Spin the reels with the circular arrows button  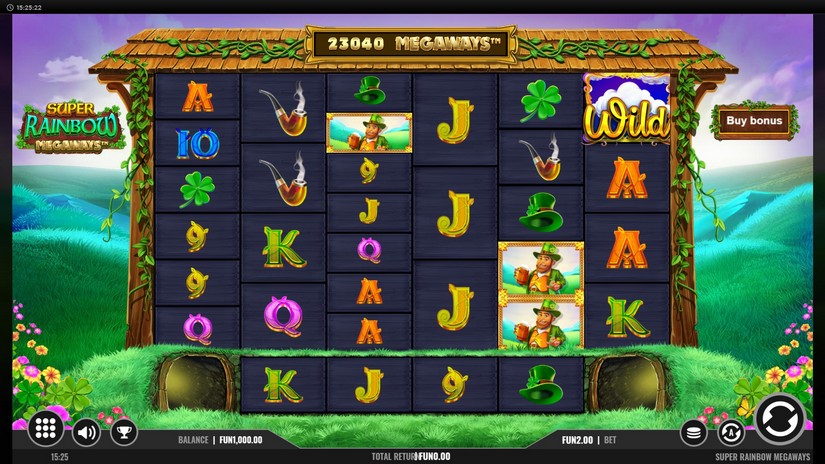point(779,419)
